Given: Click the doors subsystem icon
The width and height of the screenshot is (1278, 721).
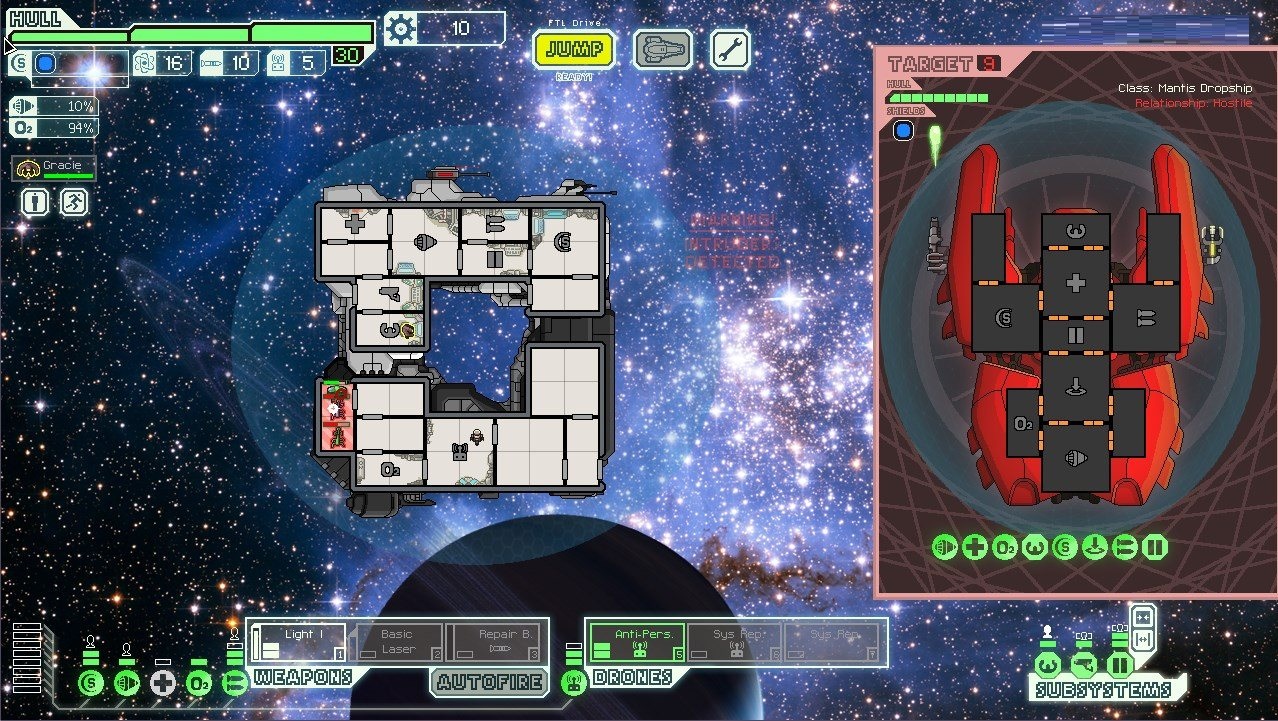Looking at the screenshot, I should [x=1119, y=664].
